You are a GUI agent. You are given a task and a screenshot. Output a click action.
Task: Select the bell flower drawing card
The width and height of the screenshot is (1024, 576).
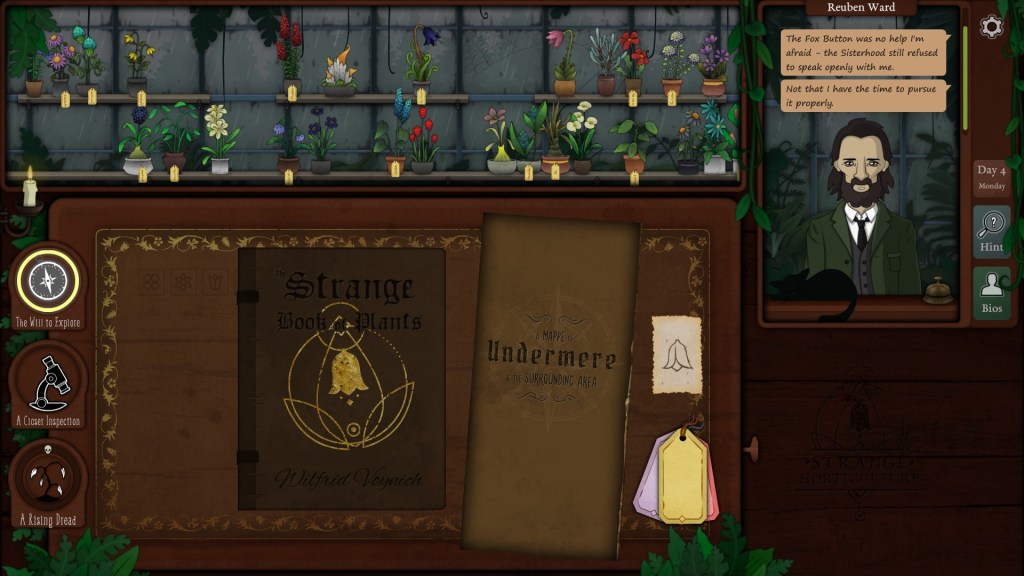(x=677, y=355)
